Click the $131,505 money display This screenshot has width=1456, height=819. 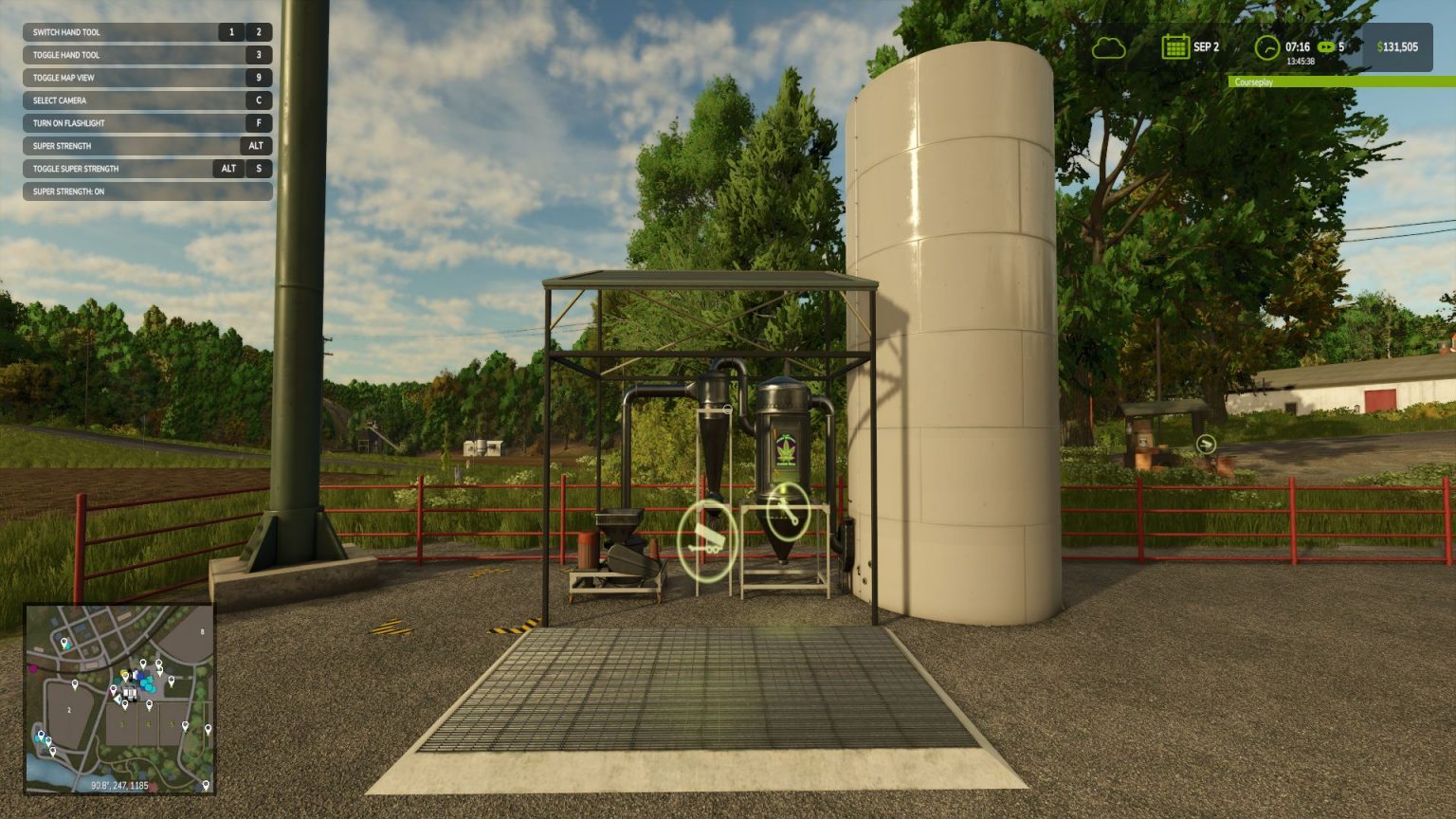coord(1399,46)
